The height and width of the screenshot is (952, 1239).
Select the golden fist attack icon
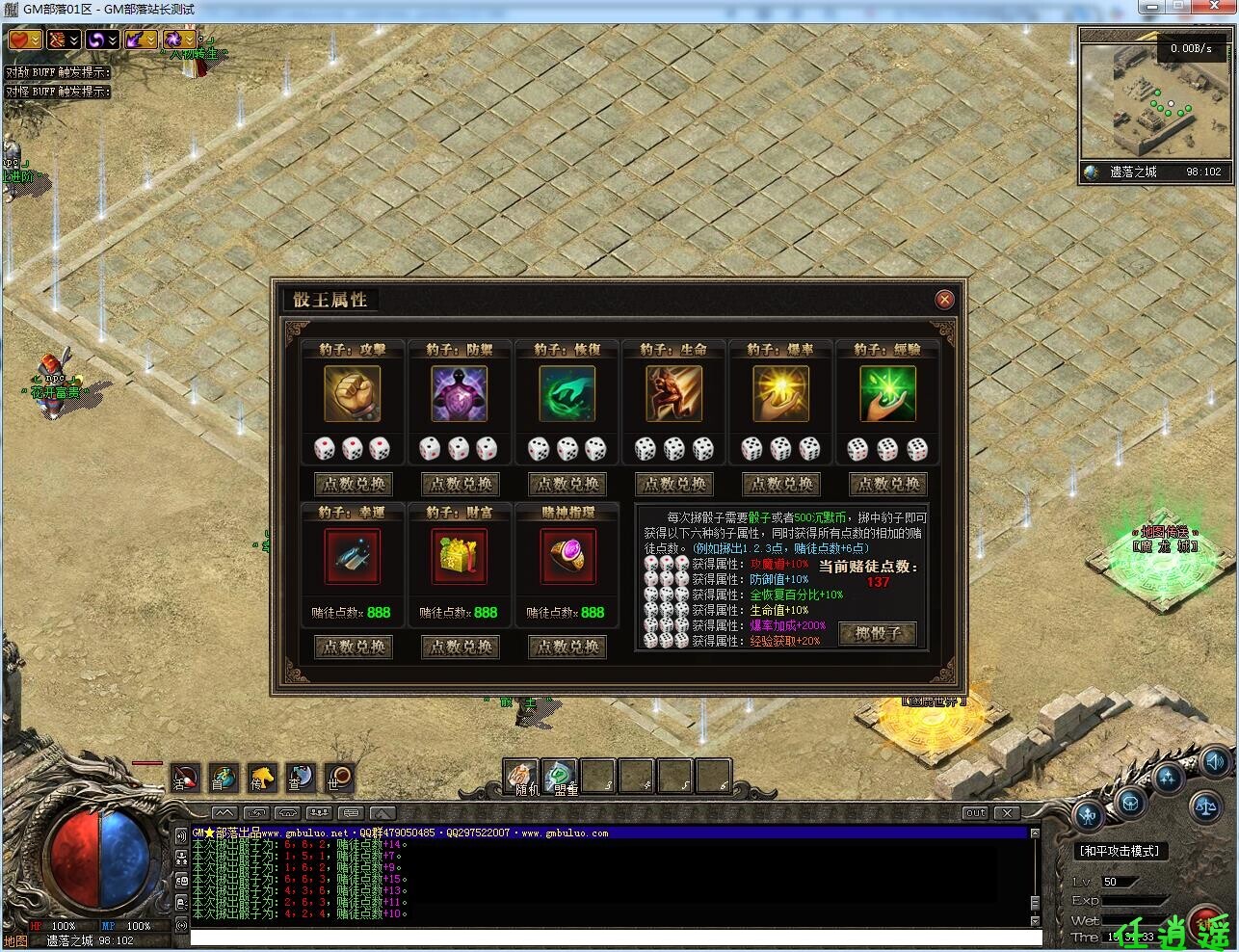353,393
